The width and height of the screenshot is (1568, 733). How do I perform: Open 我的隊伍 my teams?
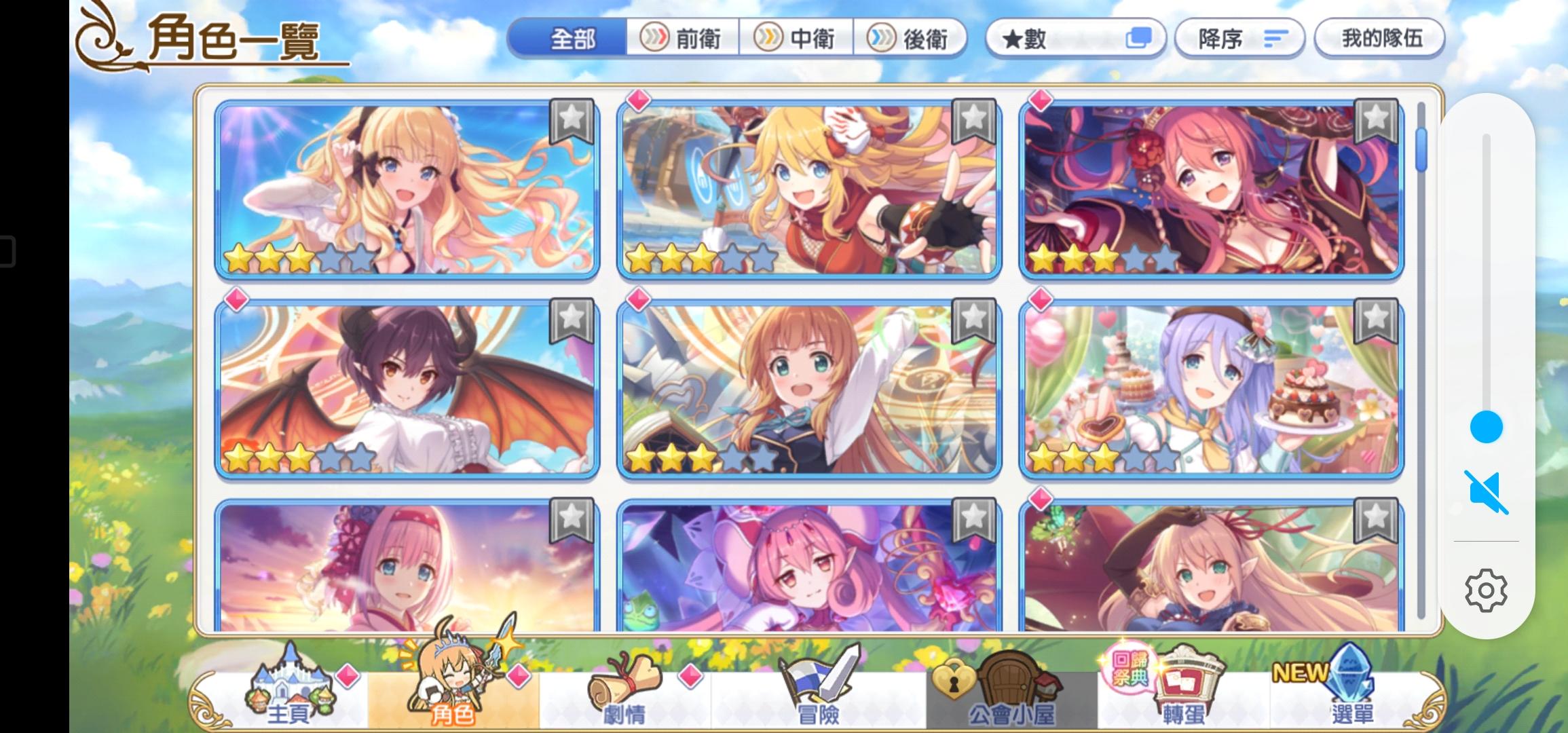[x=1379, y=39]
